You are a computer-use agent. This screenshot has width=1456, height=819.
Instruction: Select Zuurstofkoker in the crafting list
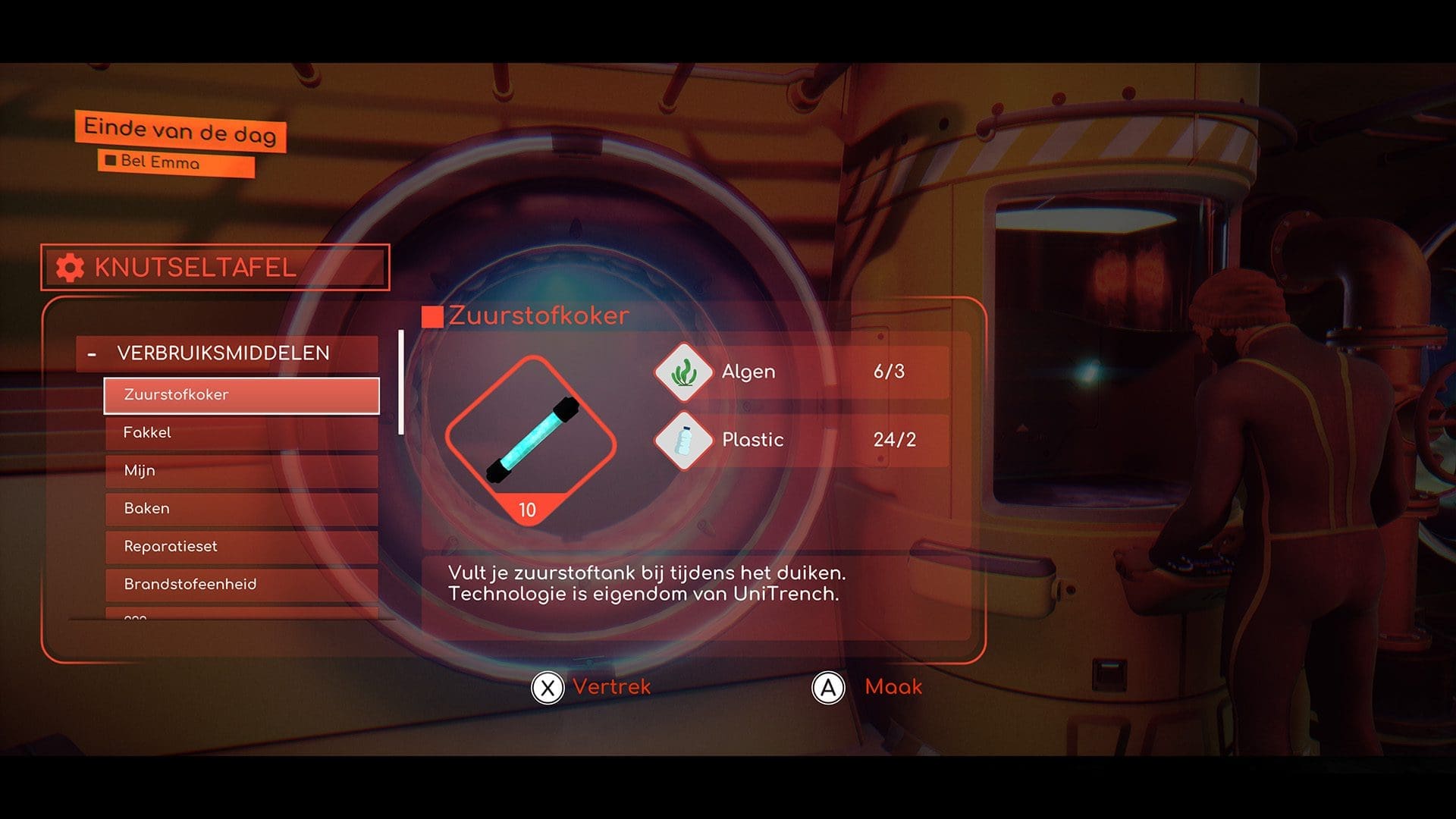coord(241,395)
